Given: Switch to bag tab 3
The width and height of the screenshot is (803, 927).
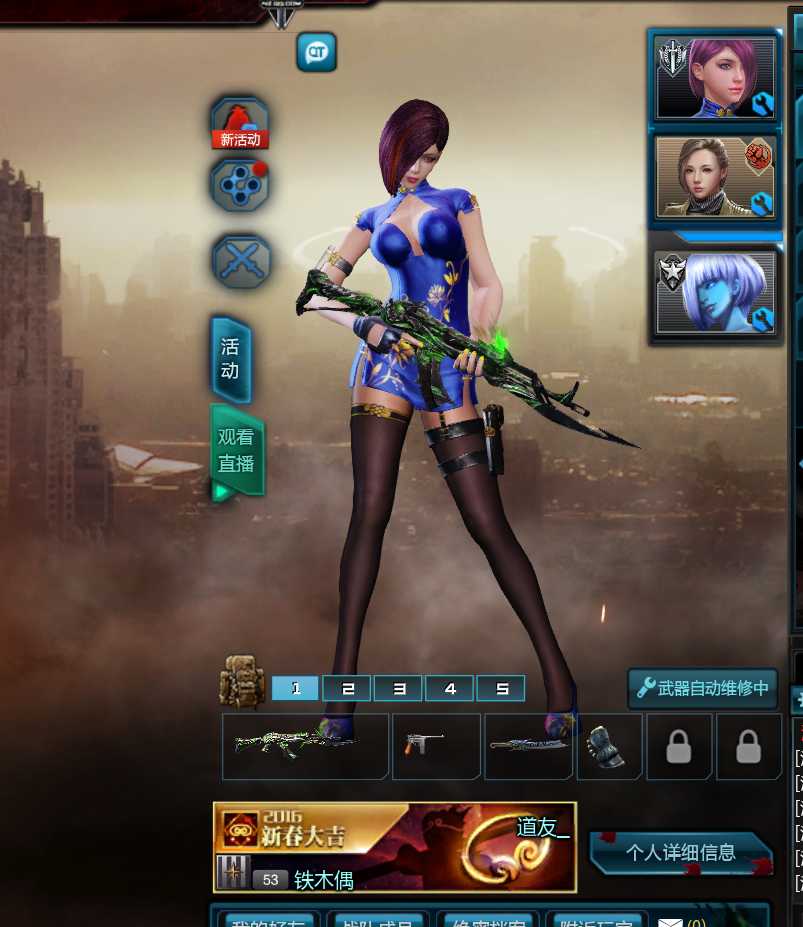Looking at the screenshot, I should pos(399,688).
